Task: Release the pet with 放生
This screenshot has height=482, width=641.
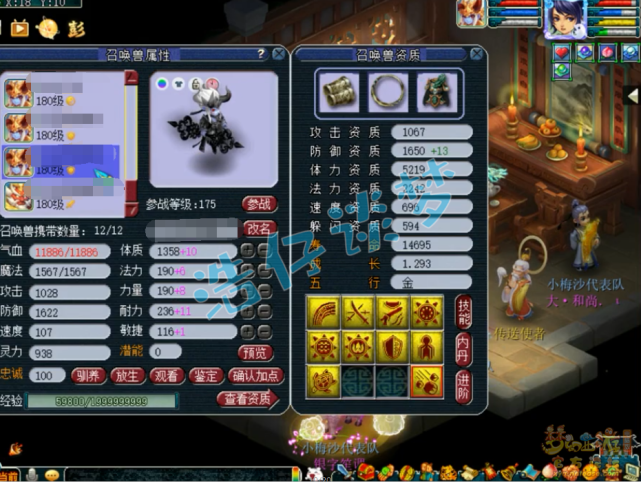Action: pos(127,376)
